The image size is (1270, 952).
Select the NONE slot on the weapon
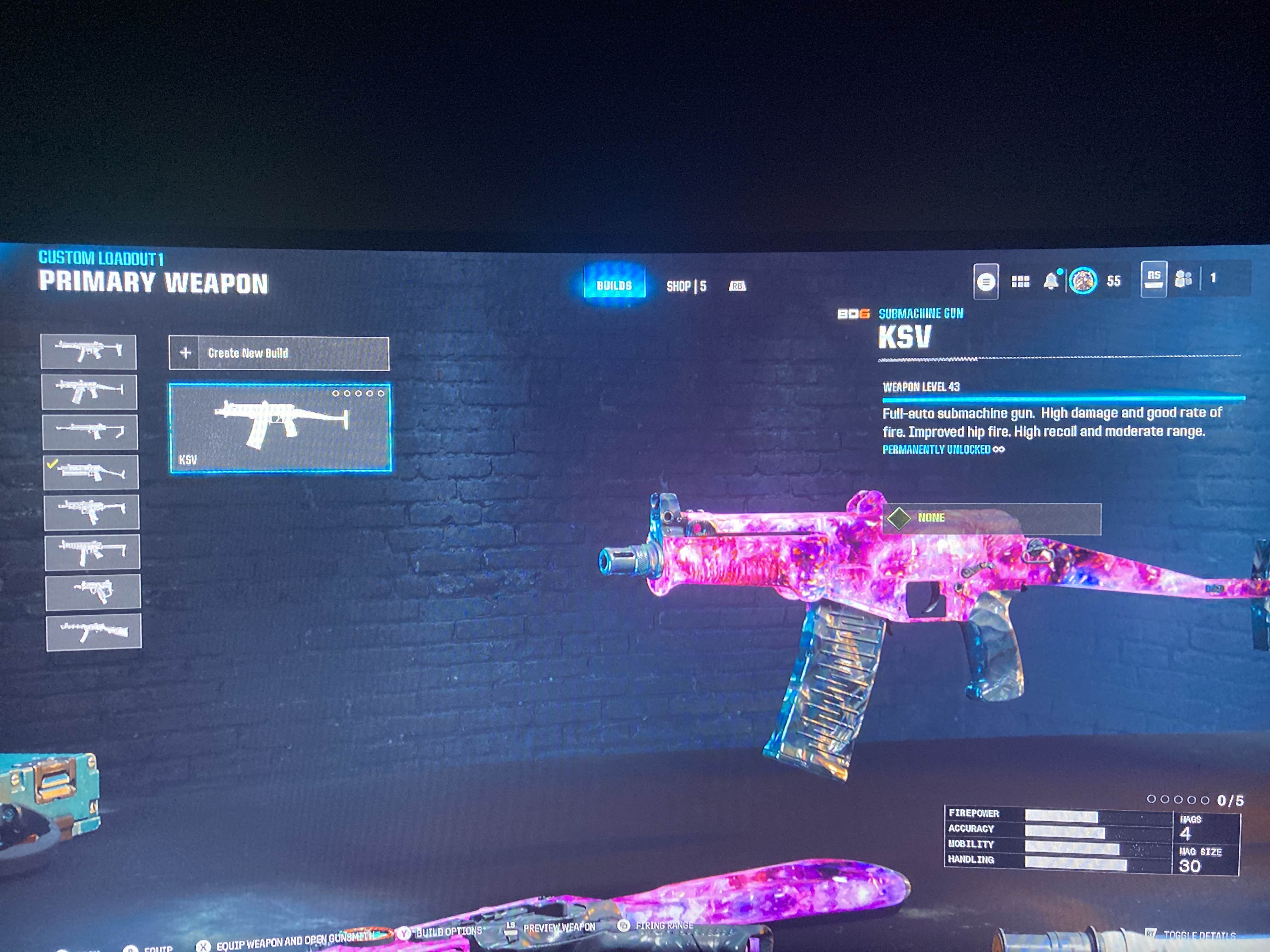(992, 518)
